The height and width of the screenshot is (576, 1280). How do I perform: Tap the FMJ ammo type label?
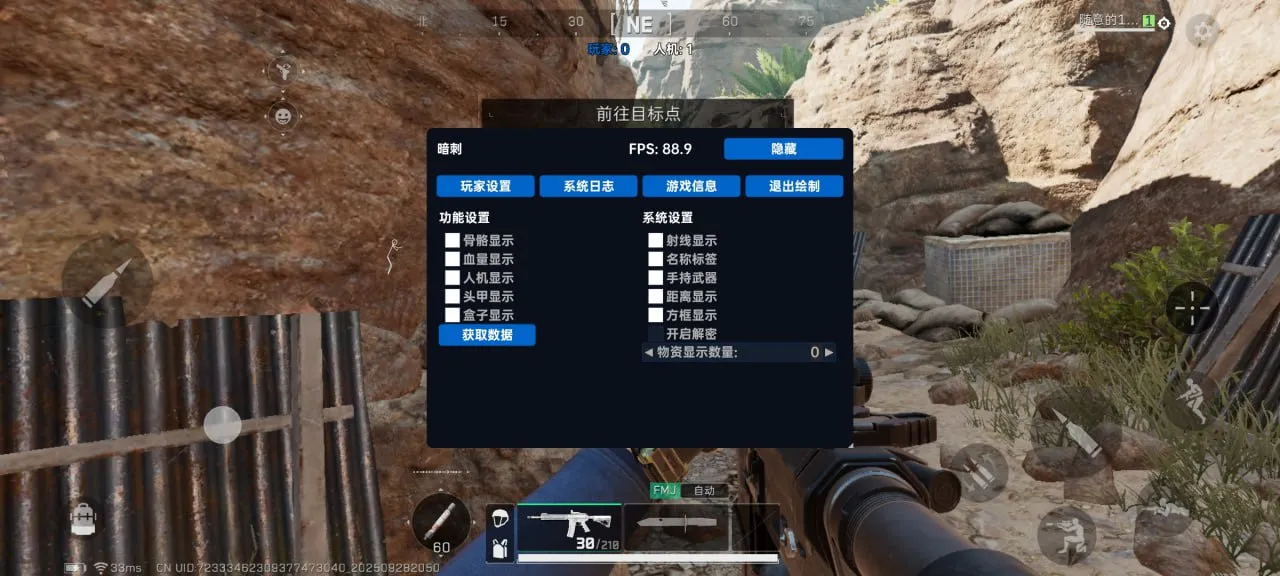tap(664, 491)
